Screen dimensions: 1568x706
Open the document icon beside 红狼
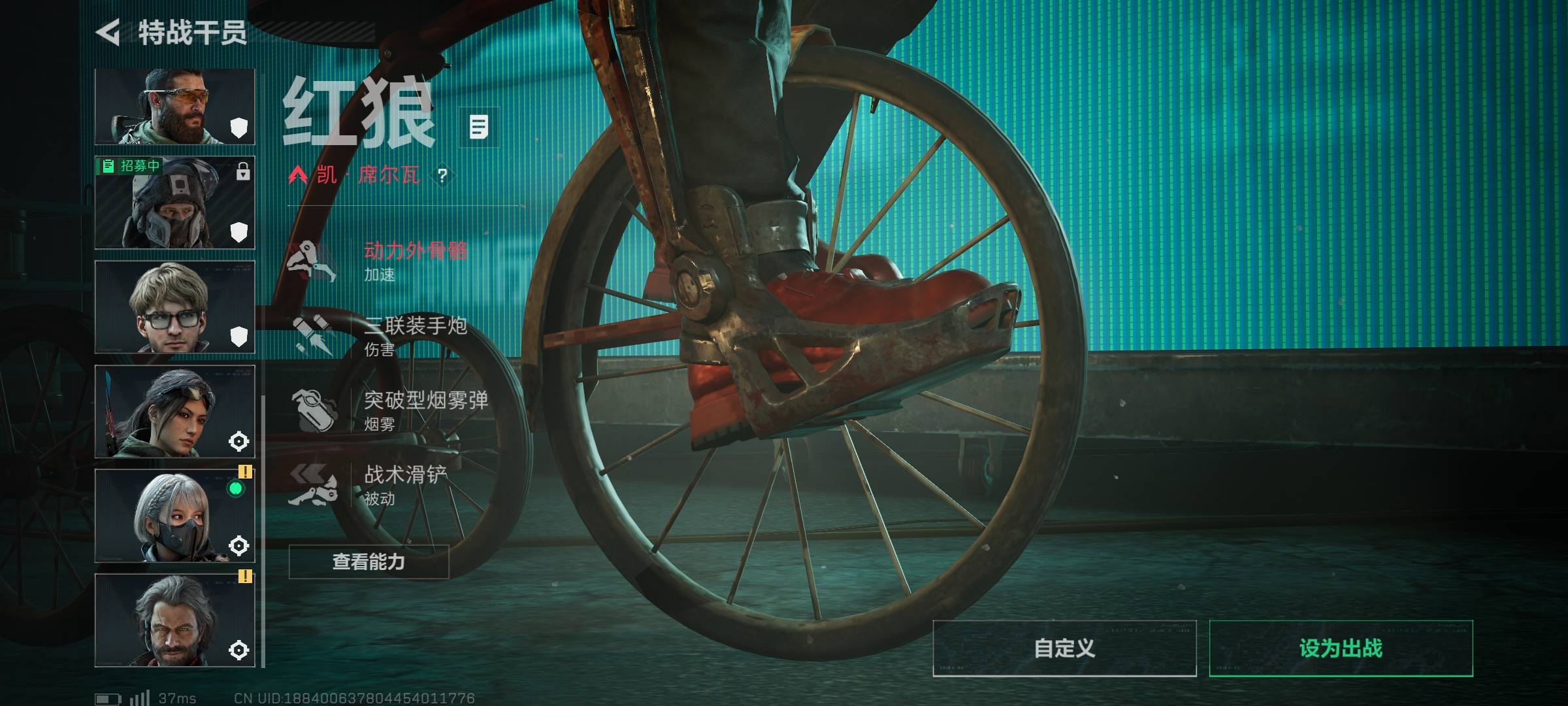point(479,127)
